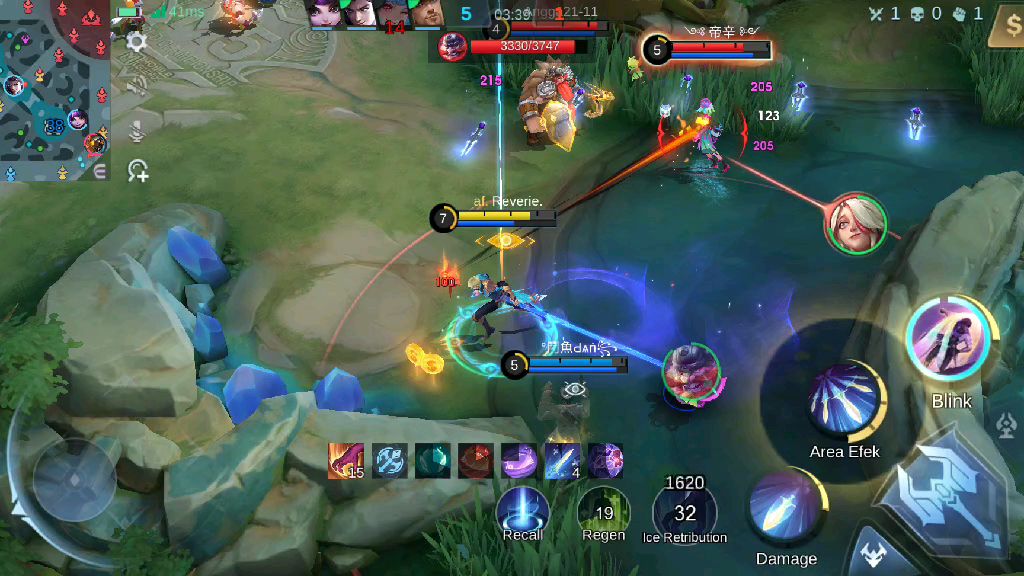
Task: Activate the Recall spell
Action: click(x=522, y=510)
